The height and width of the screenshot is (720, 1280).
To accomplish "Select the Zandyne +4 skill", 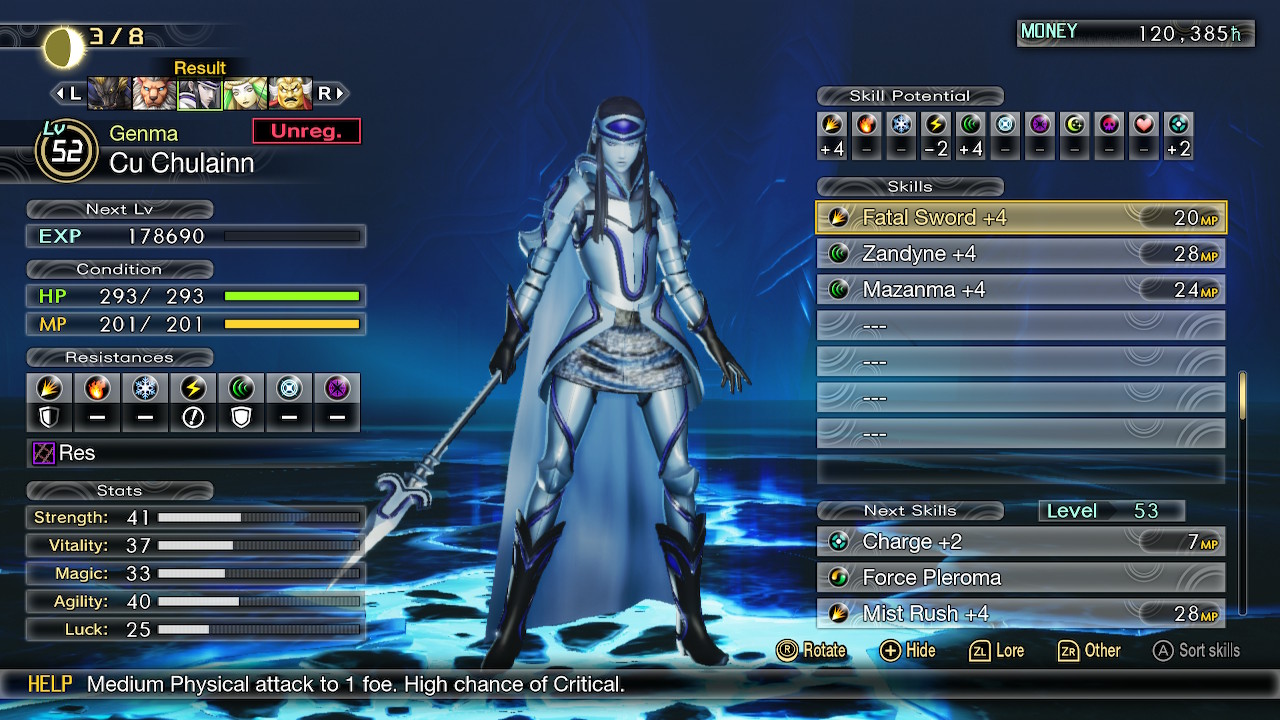I will [x=1020, y=254].
